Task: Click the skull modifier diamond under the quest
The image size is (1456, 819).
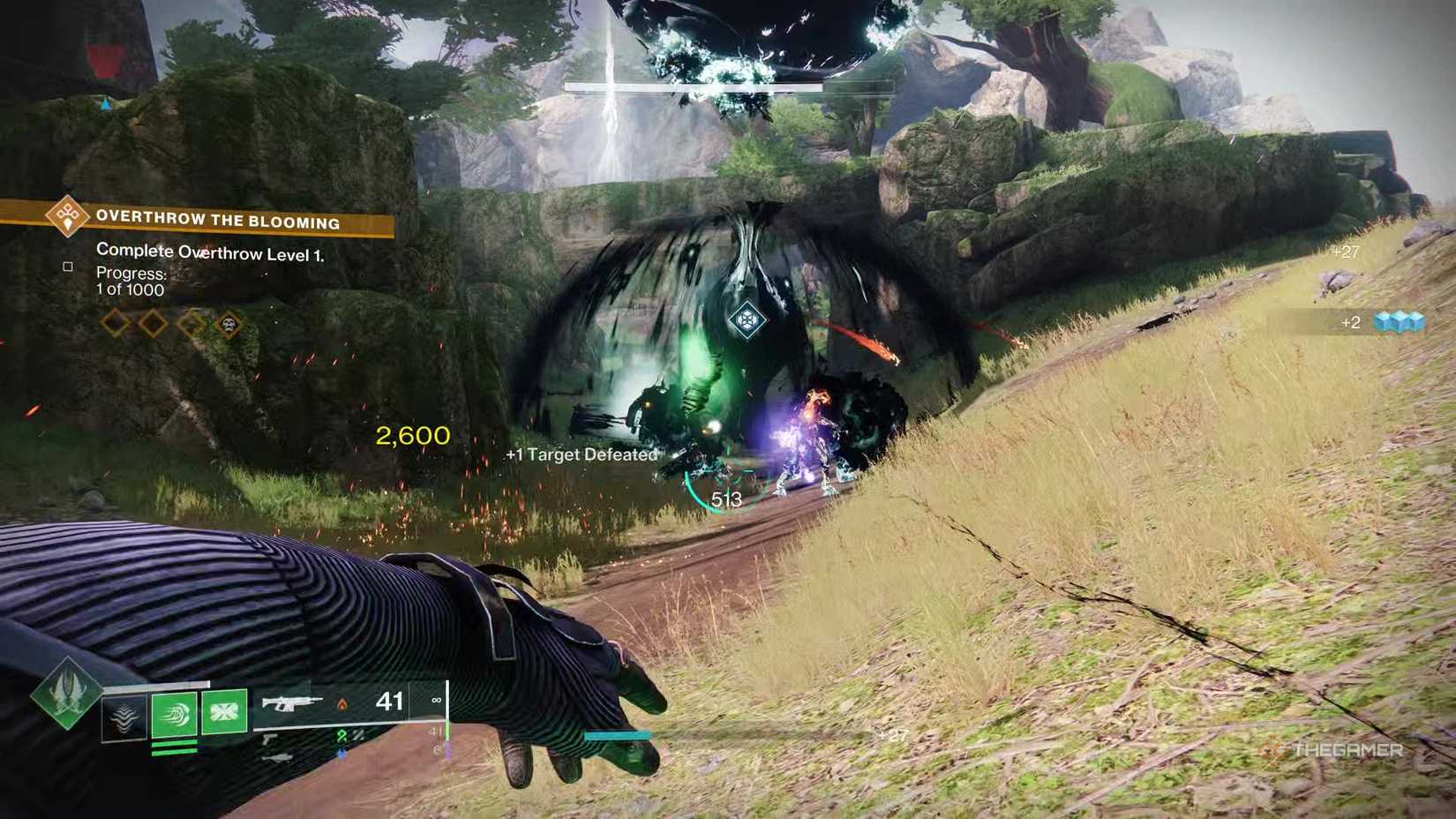Action: click(x=229, y=324)
